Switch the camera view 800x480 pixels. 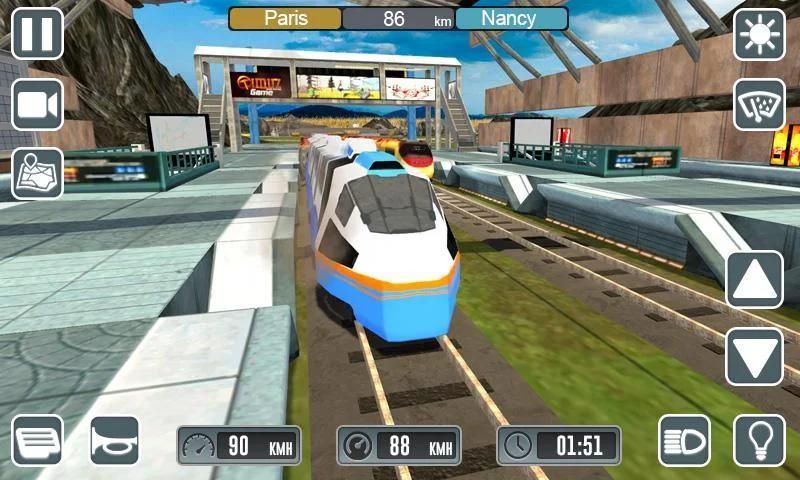(x=37, y=104)
